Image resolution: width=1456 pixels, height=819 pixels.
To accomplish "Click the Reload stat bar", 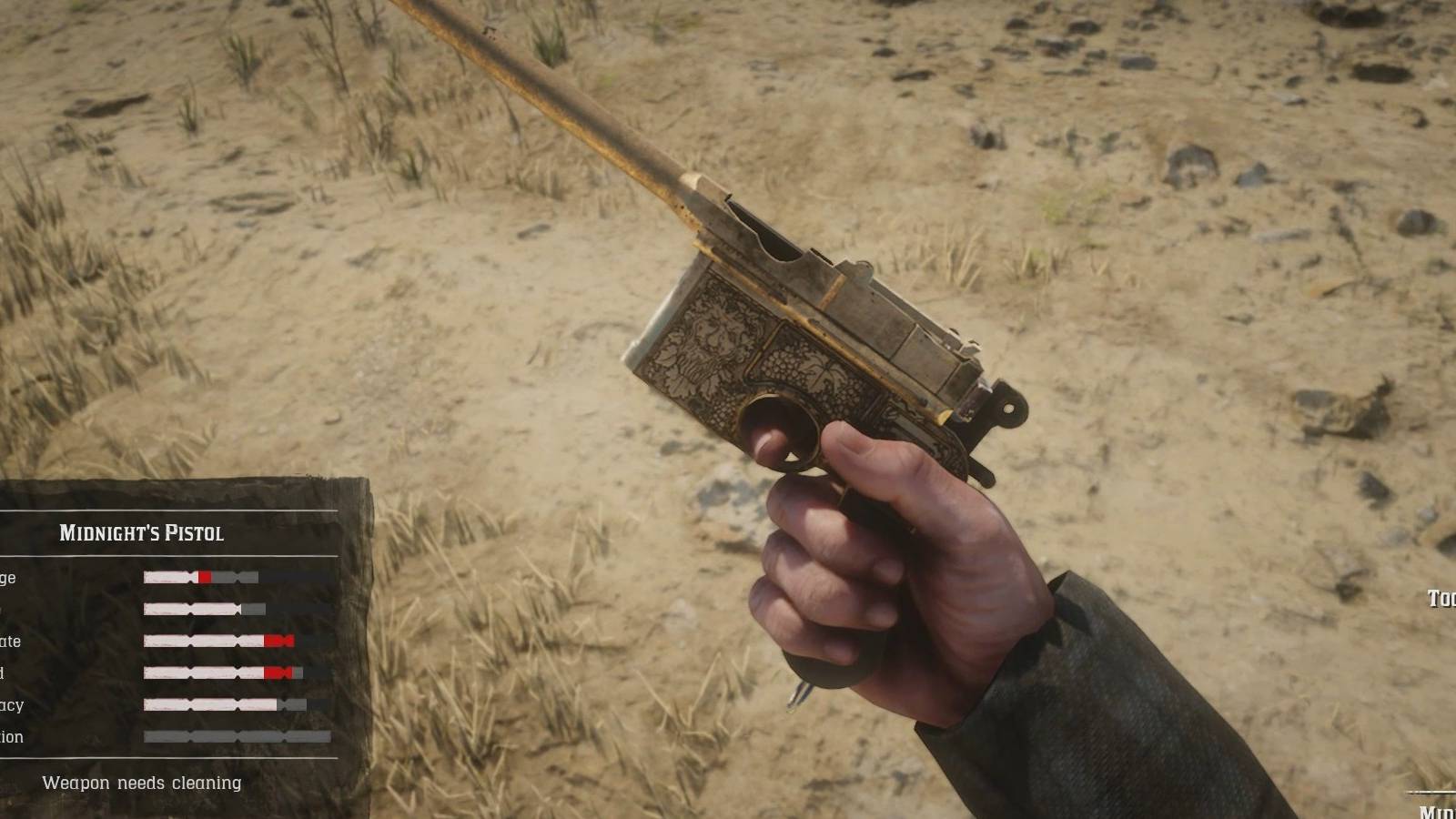I will pos(209,672).
